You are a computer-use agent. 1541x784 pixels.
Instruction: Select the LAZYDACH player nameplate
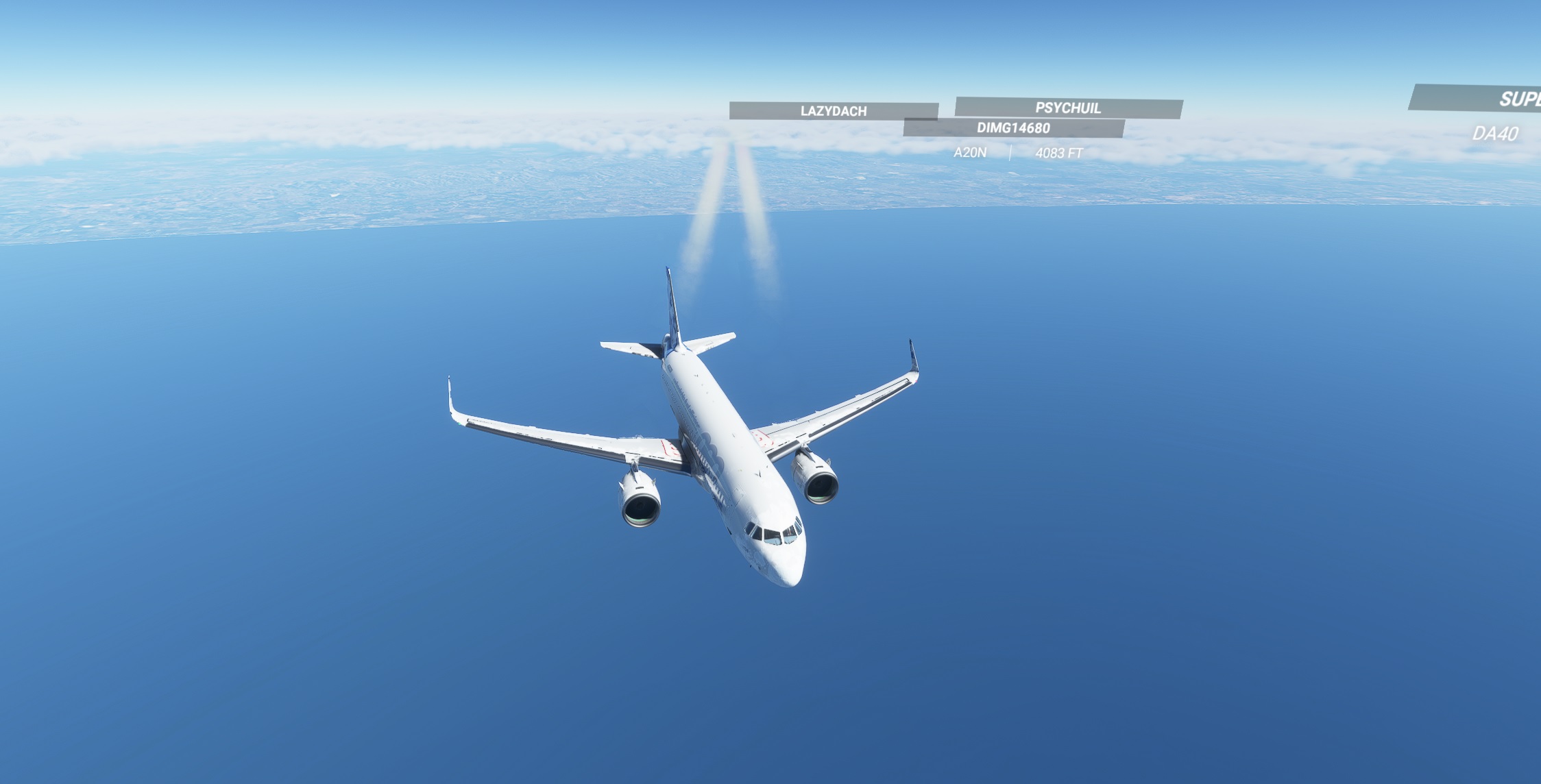[833, 109]
